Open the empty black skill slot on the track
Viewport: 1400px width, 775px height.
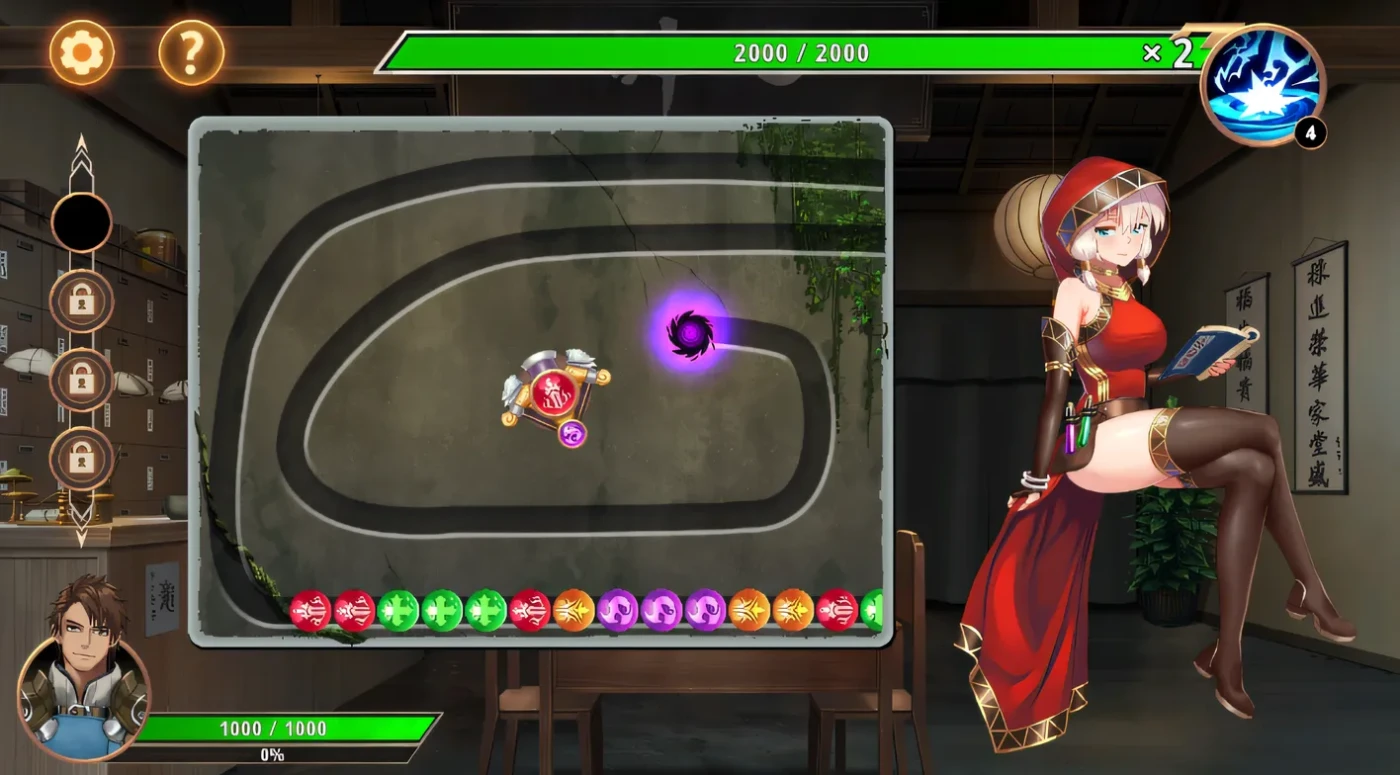tap(81, 222)
